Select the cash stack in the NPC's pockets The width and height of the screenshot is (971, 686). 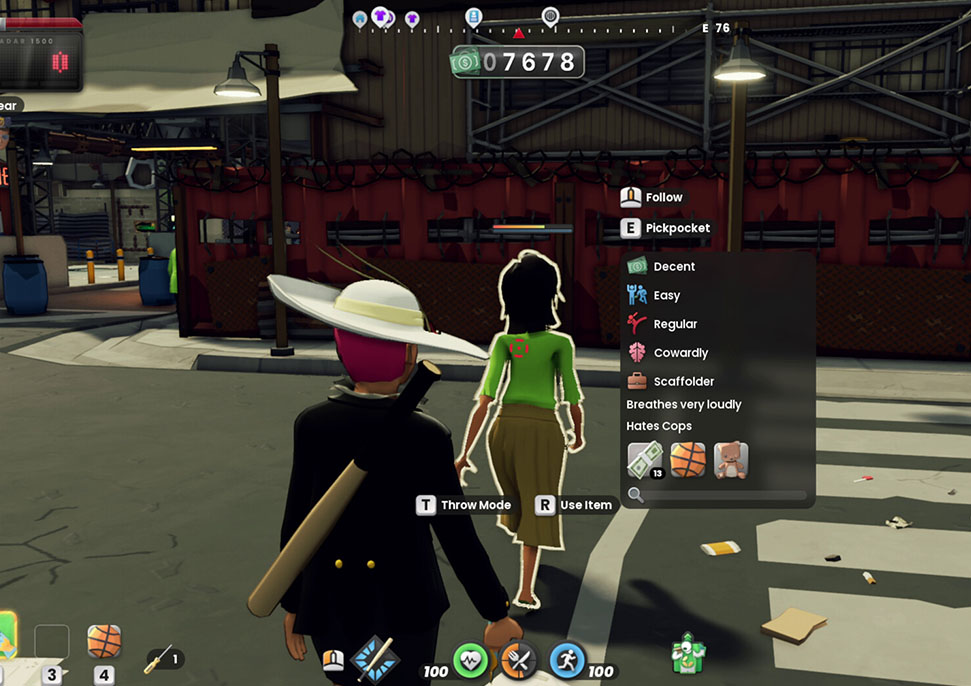(645, 460)
